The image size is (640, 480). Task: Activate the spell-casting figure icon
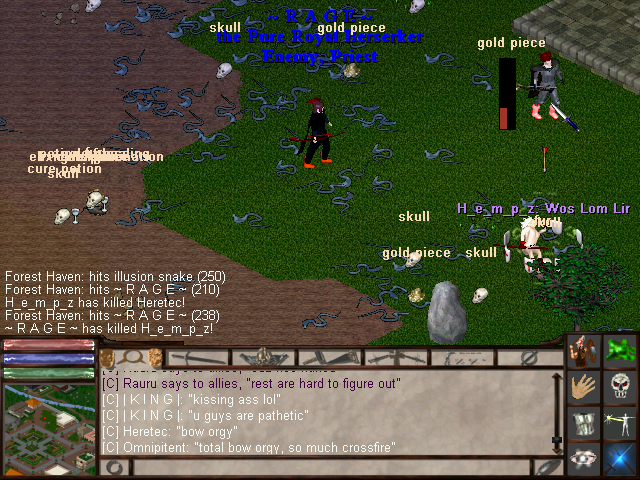(x=621, y=423)
